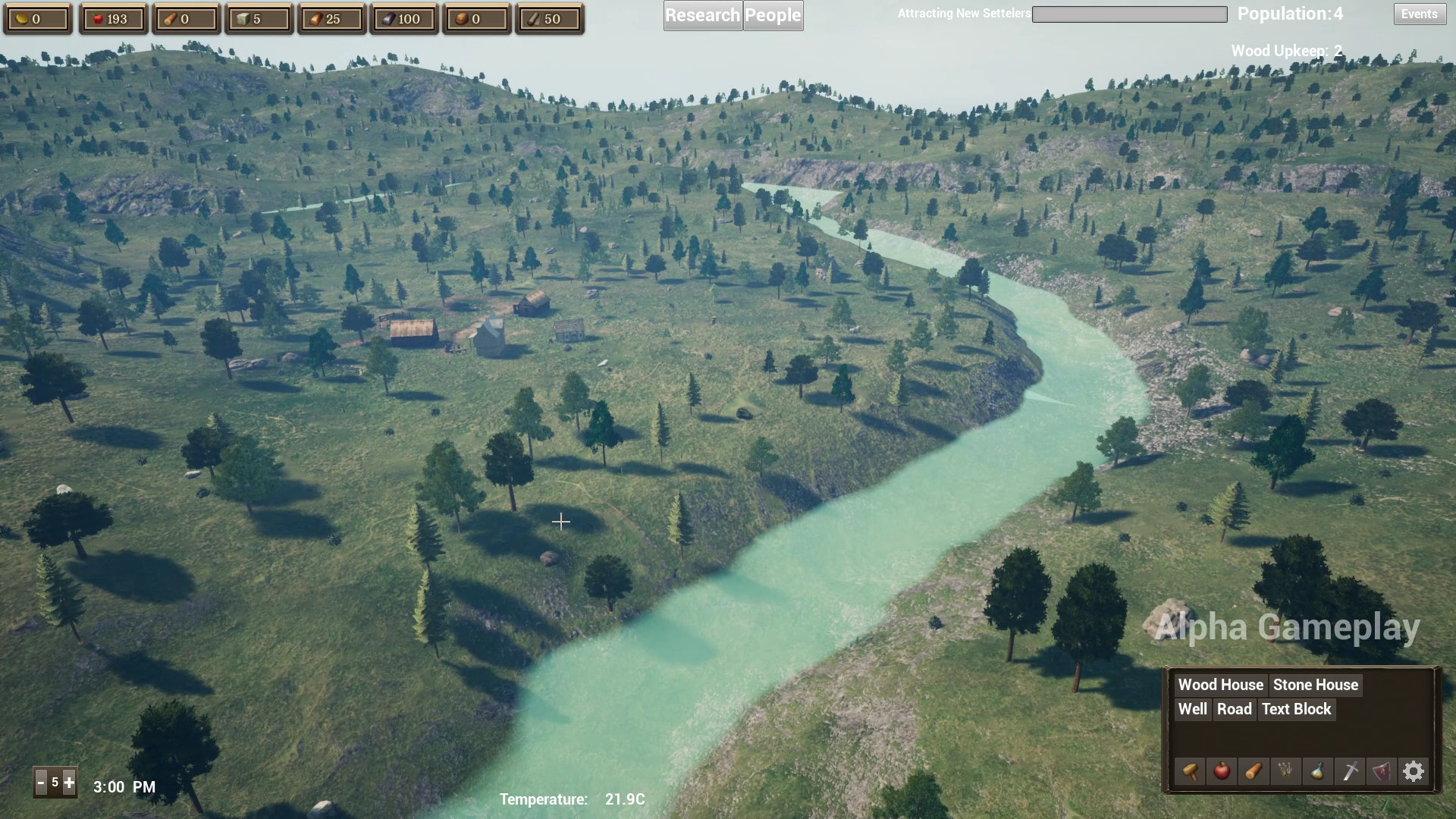Viewport: 1456px width, 819px height.
Task: Choose the sword category icon
Action: (1350, 771)
